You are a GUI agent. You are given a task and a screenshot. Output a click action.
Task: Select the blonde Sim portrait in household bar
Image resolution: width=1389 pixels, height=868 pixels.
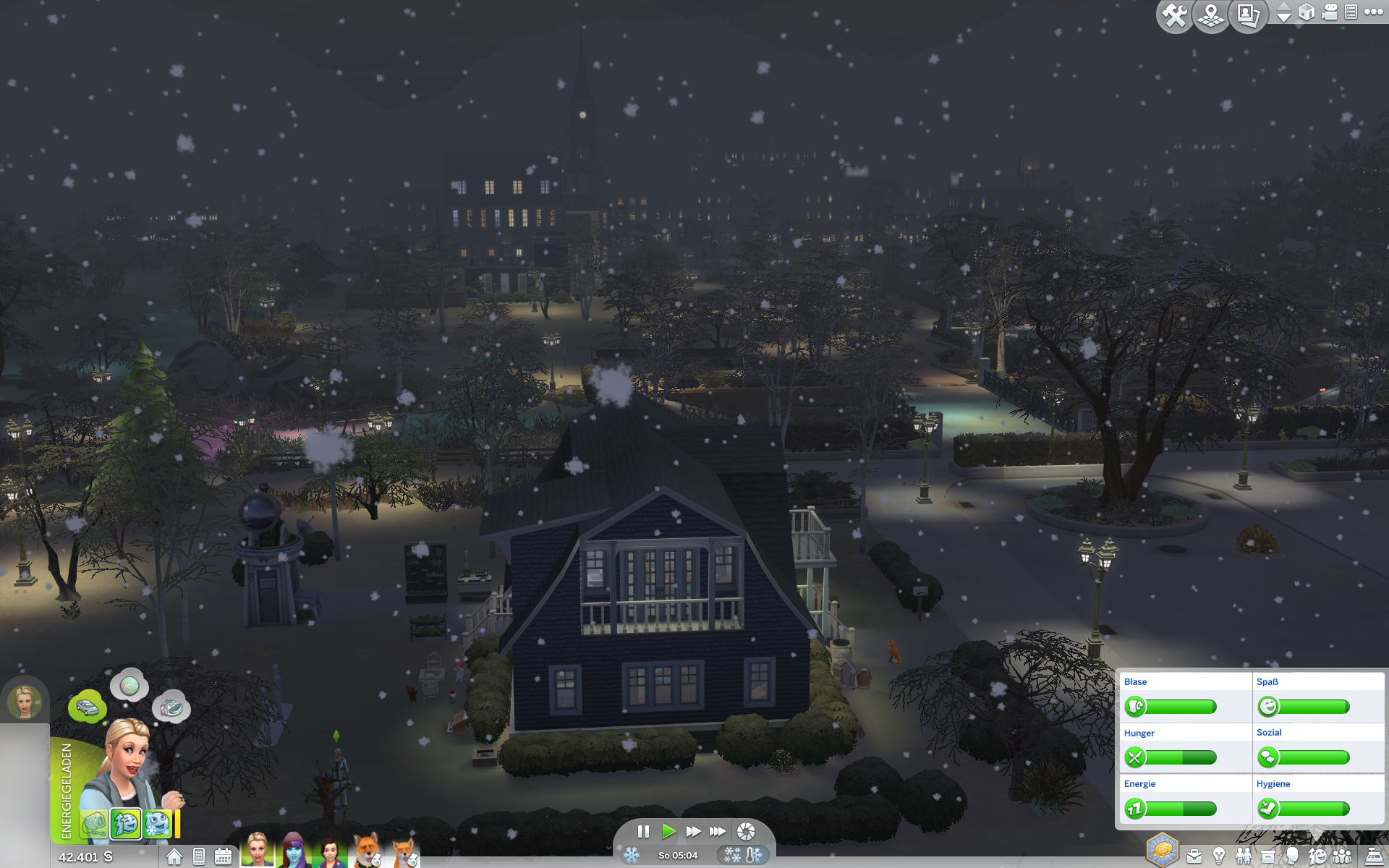tap(258, 851)
